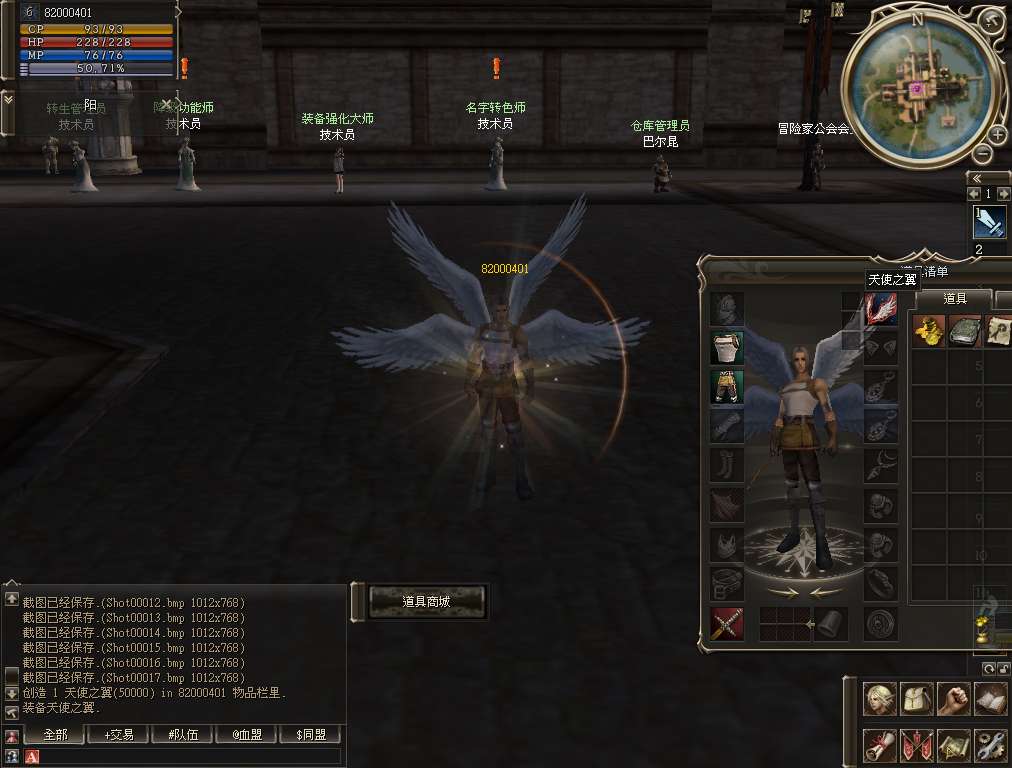1012x768 pixels.
Task: Open the @血盟 clan chat tab
Action: 247,735
